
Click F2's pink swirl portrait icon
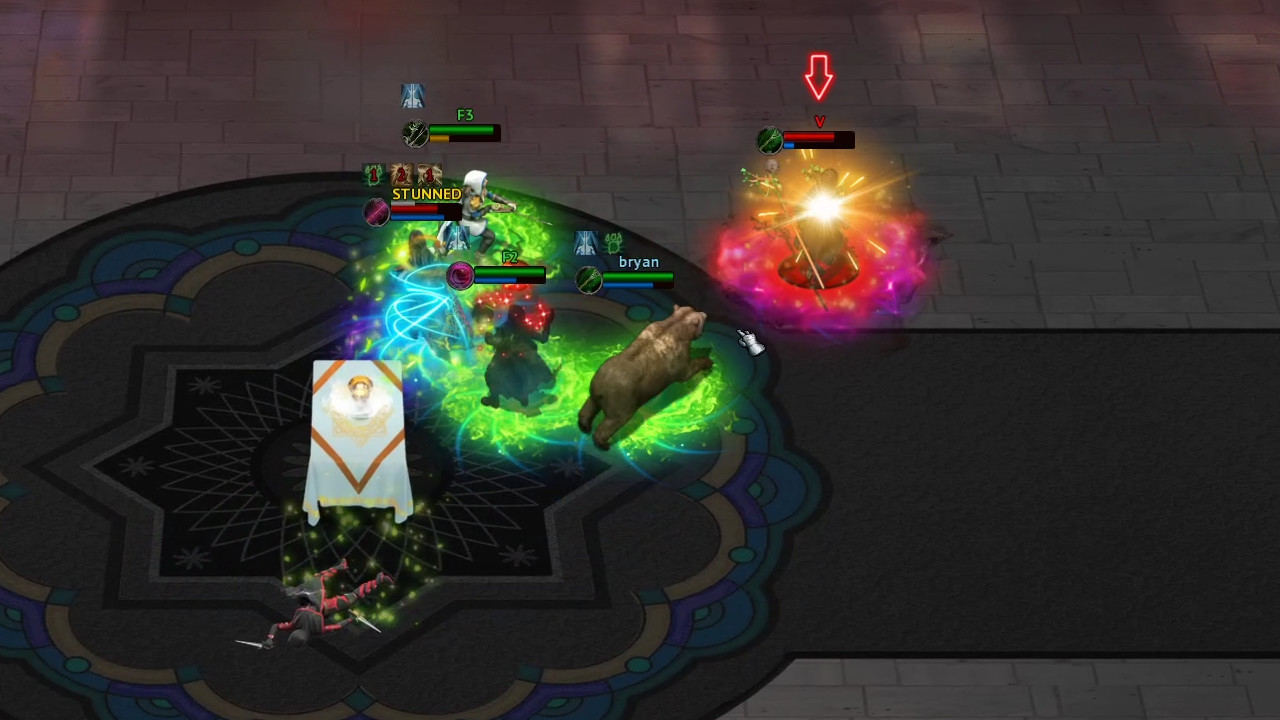(459, 275)
